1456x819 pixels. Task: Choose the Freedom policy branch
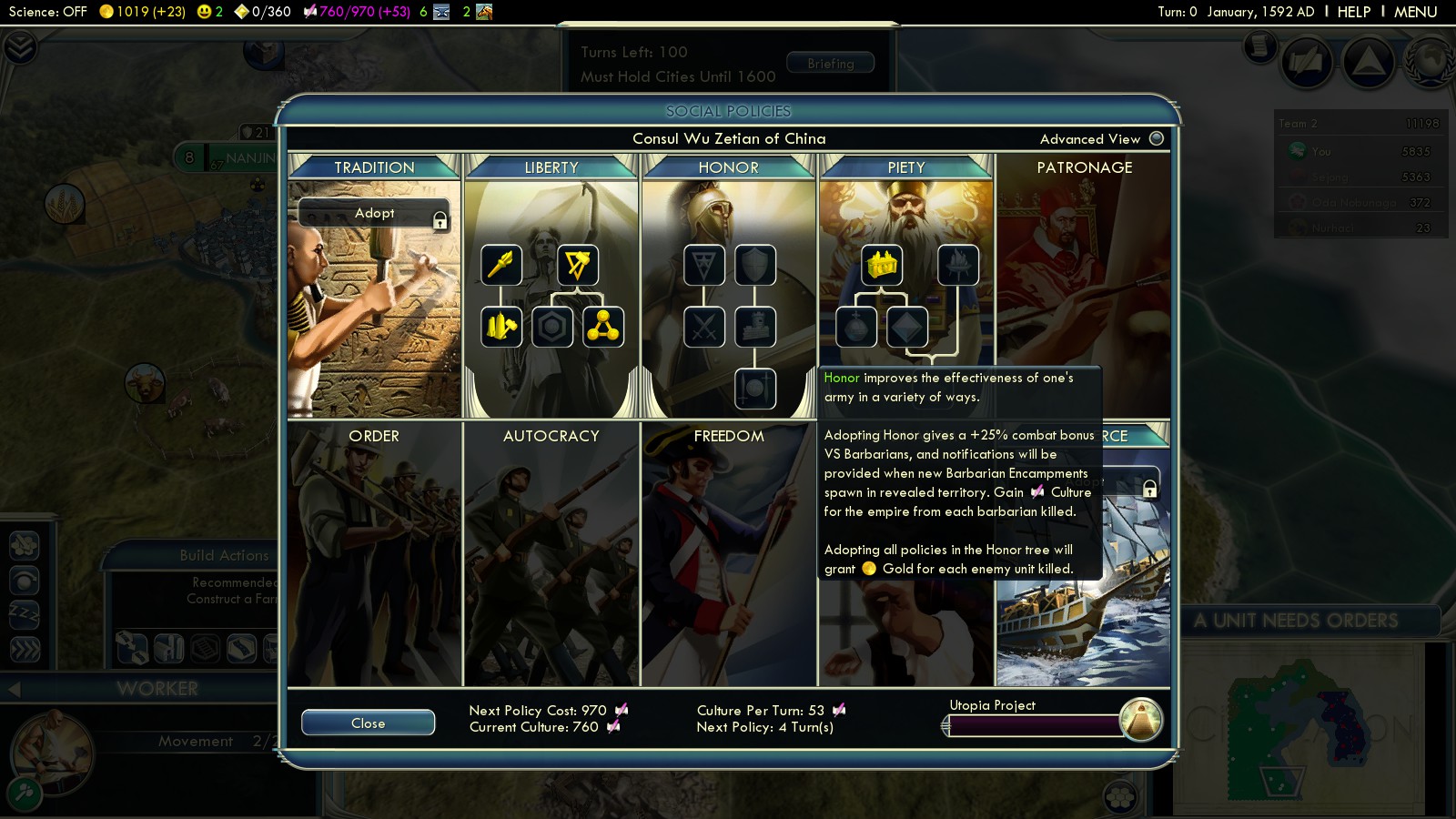(728, 436)
